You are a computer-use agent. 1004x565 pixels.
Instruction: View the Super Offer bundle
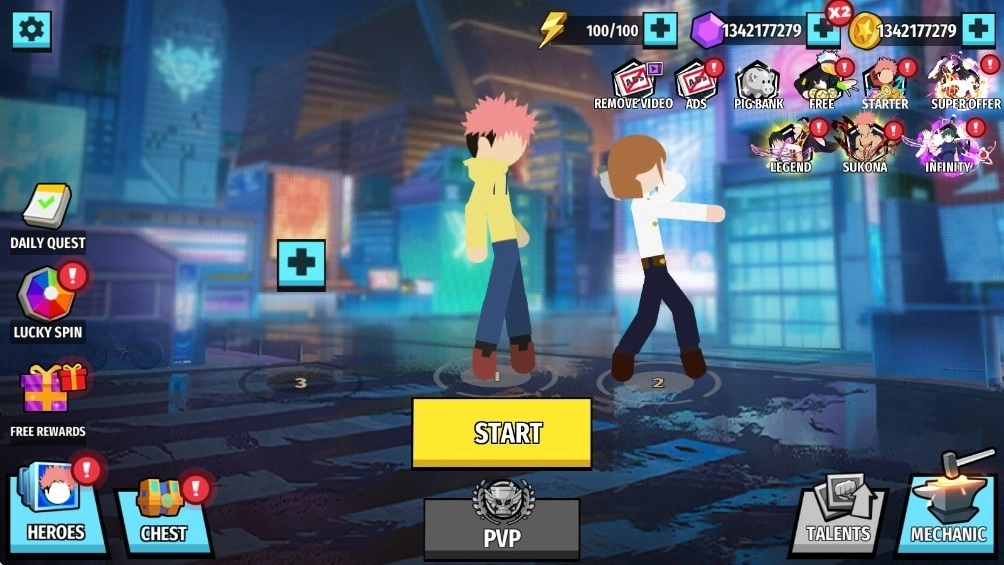[x=965, y=83]
